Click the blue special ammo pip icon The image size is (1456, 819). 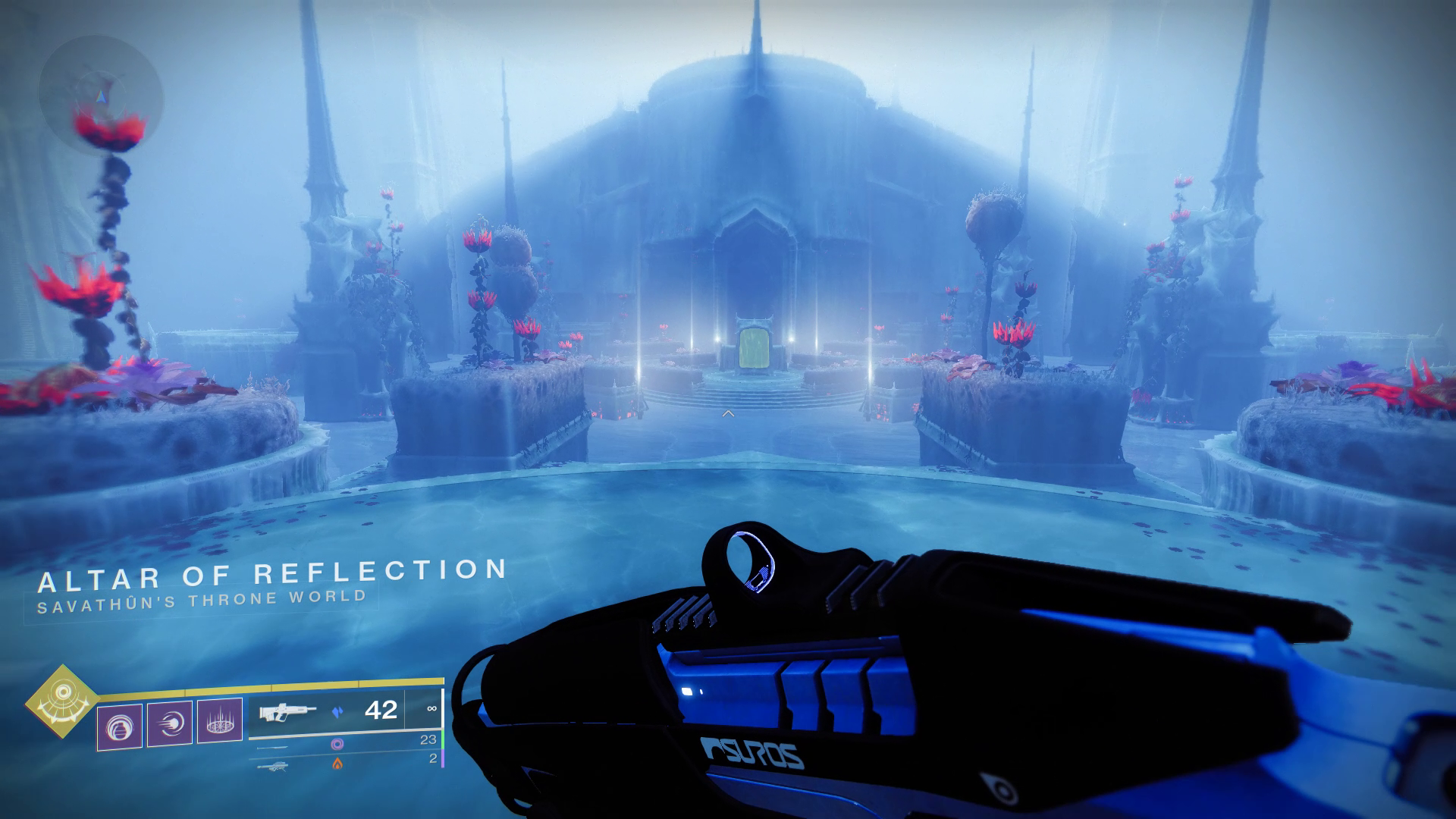point(338,712)
